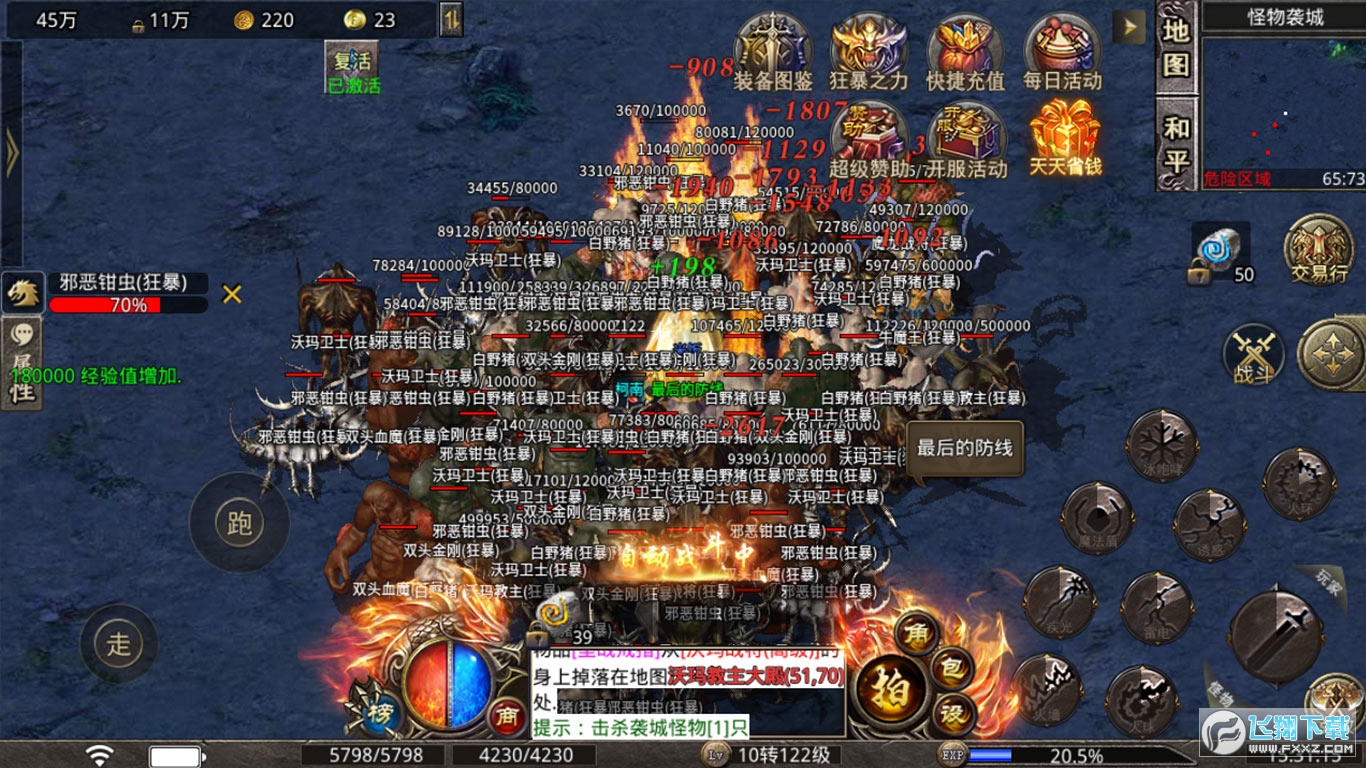Open the 商 shop button

(x=507, y=715)
